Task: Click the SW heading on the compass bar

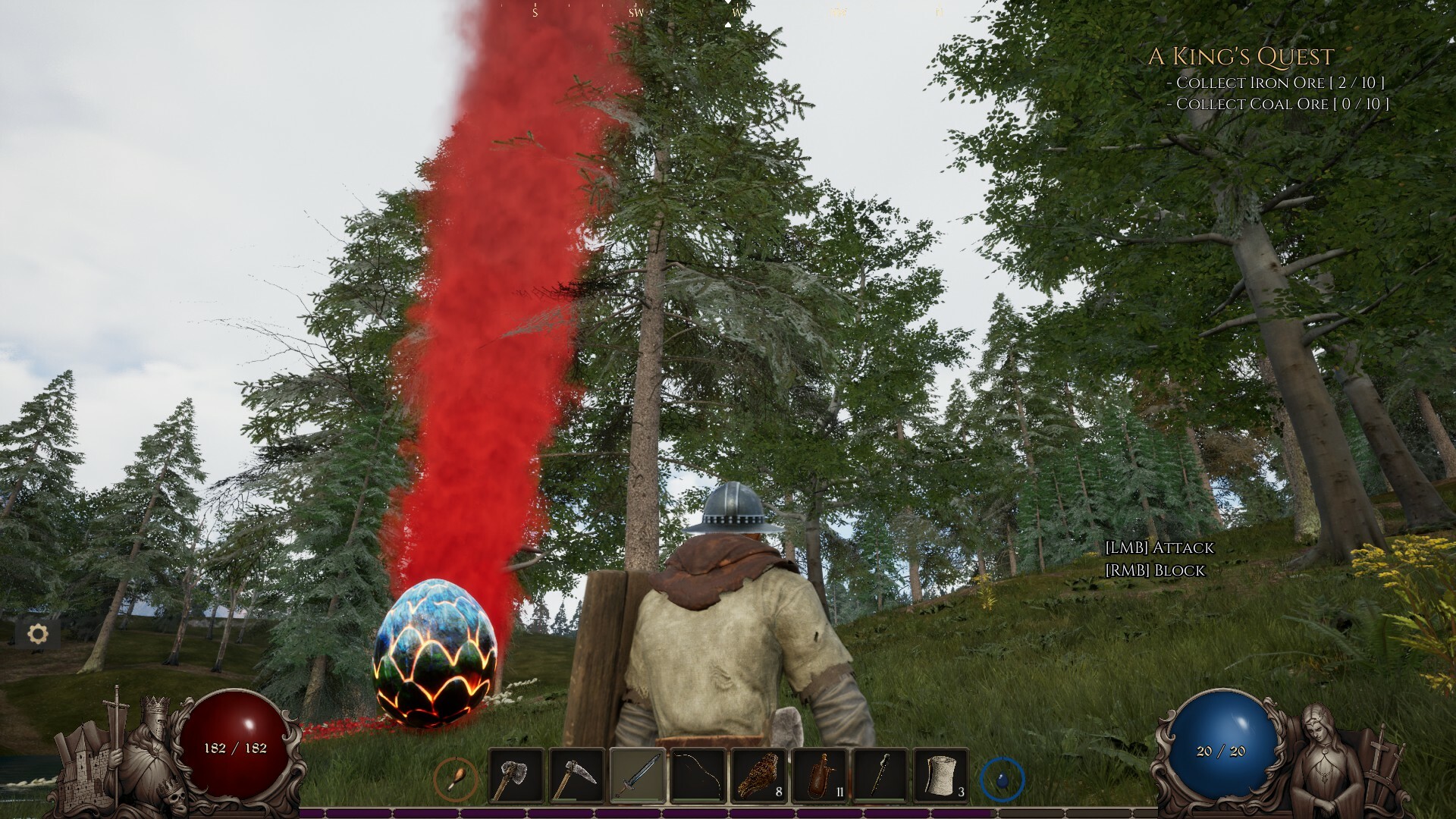Action: click(635, 12)
